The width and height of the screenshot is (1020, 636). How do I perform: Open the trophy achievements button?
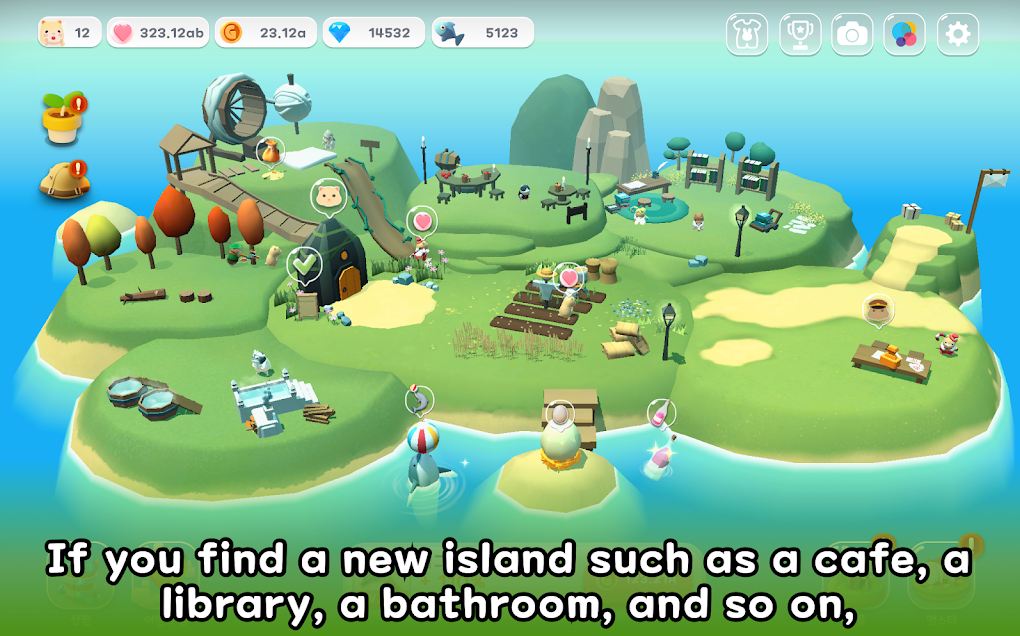799,34
